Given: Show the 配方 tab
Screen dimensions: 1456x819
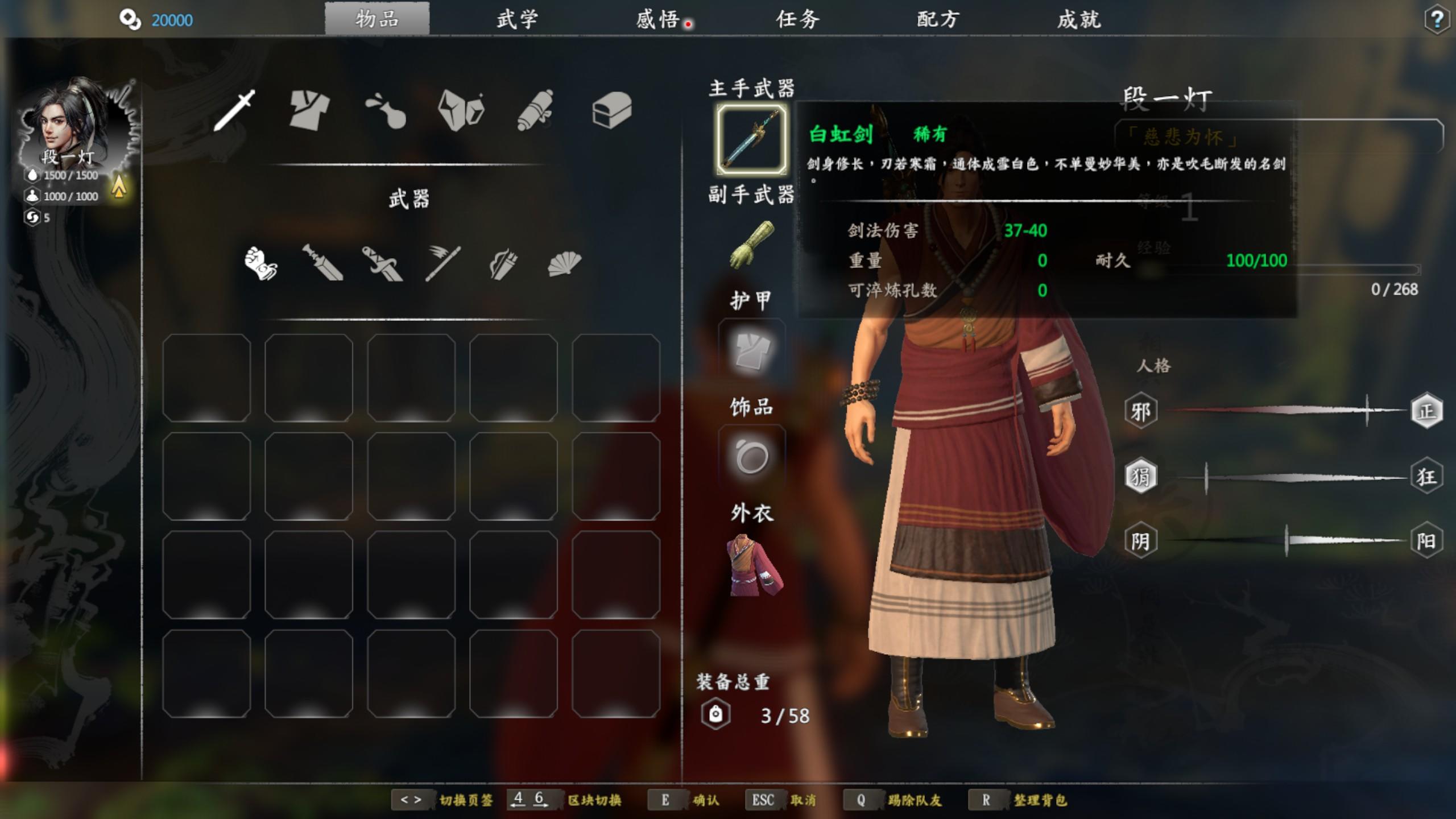Looking at the screenshot, I should (x=938, y=20).
